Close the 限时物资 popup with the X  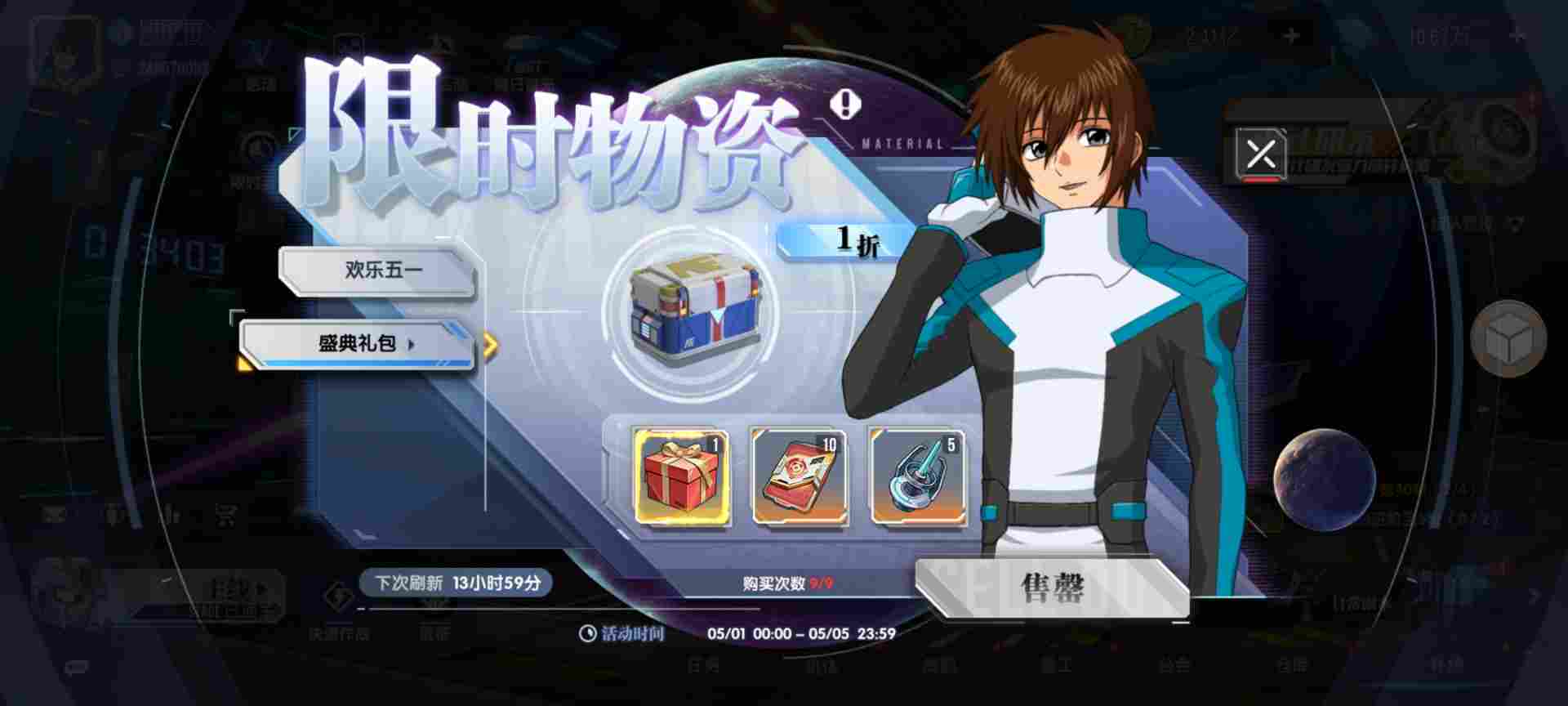pos(1260,154)
